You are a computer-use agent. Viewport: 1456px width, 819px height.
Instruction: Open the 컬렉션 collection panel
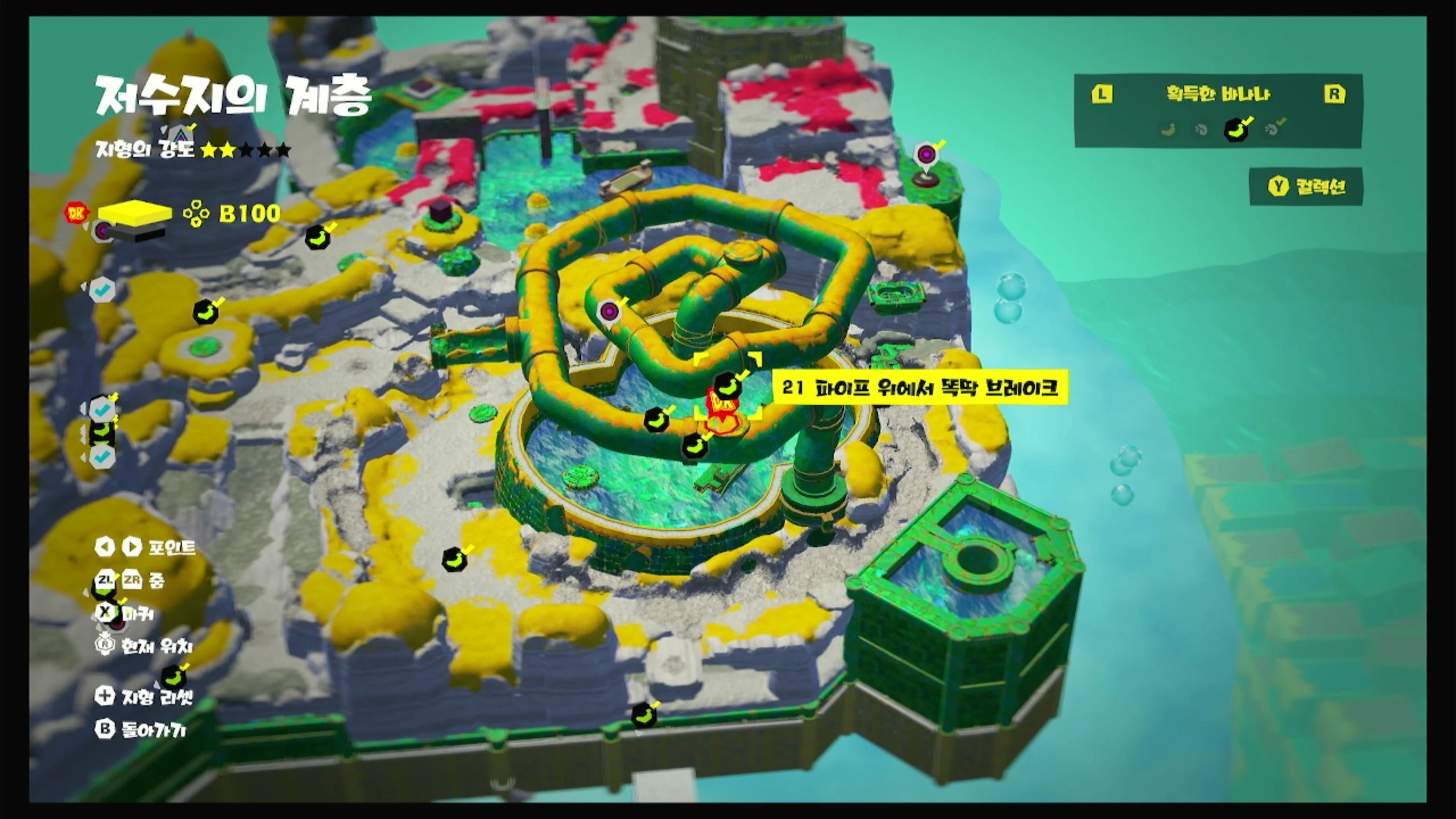[1306, 187]
